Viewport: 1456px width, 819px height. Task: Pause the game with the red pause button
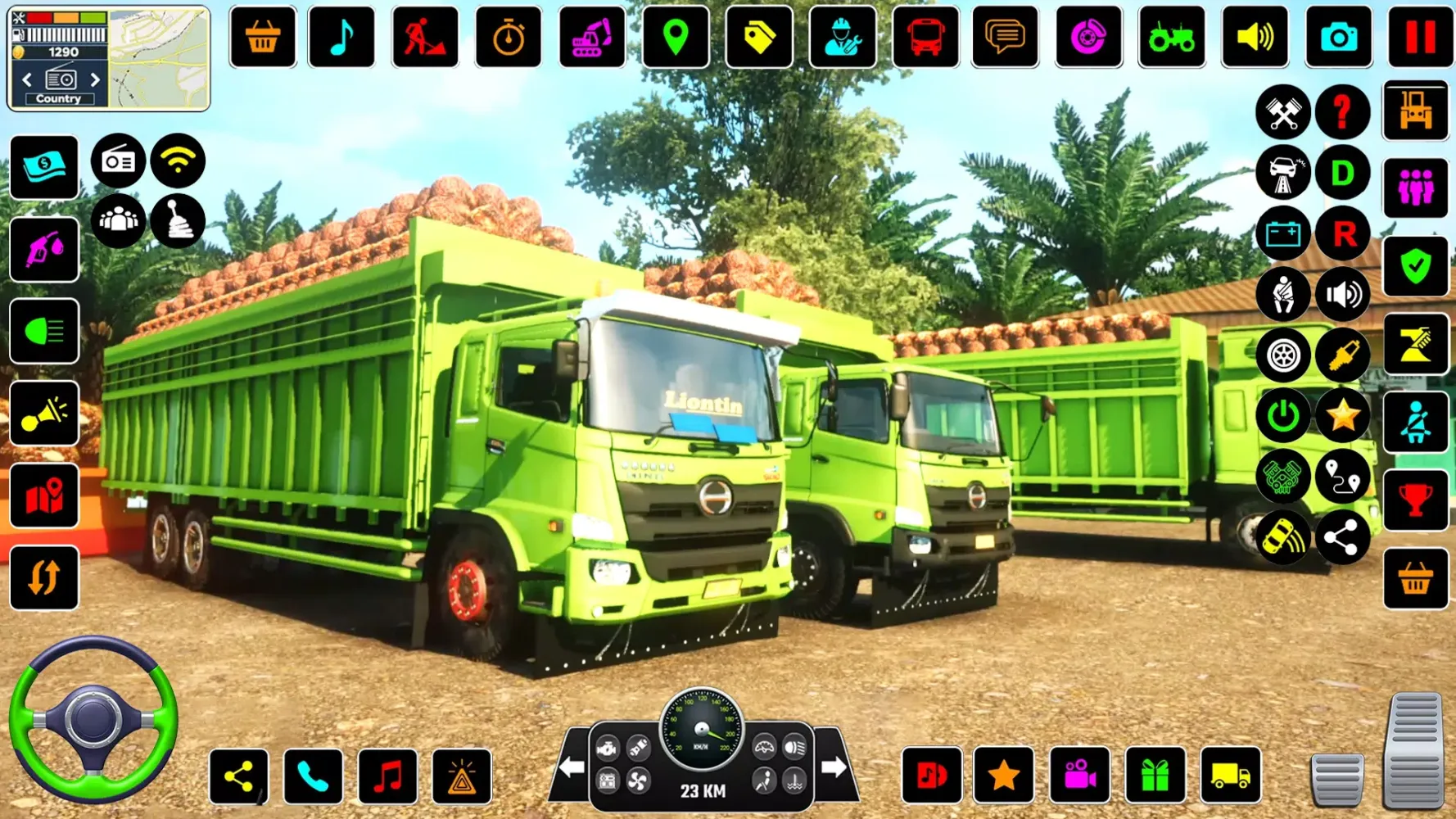pyautogui.click(x=1420, y=37)
